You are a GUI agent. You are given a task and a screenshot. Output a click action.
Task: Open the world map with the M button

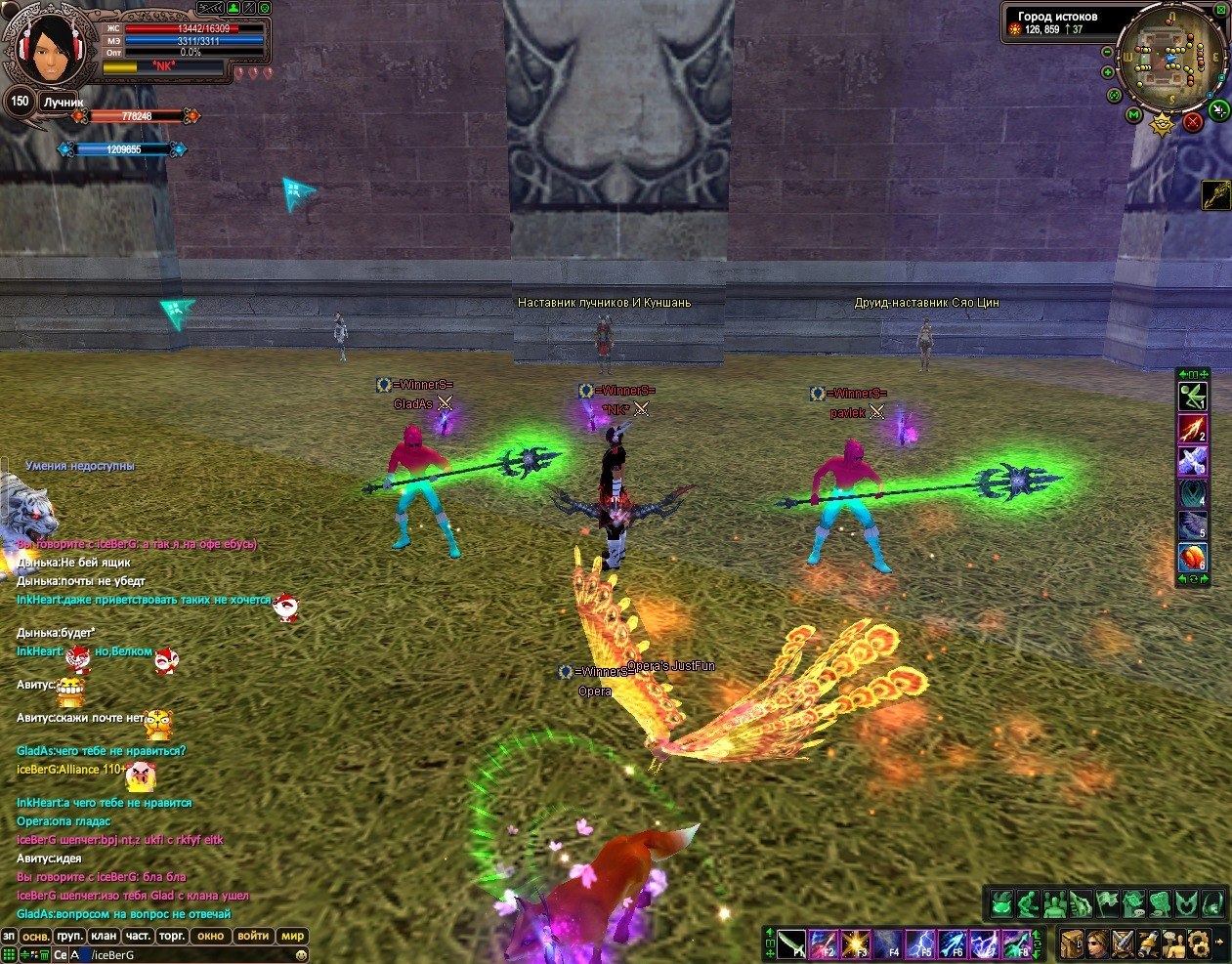coord(1133,115)
